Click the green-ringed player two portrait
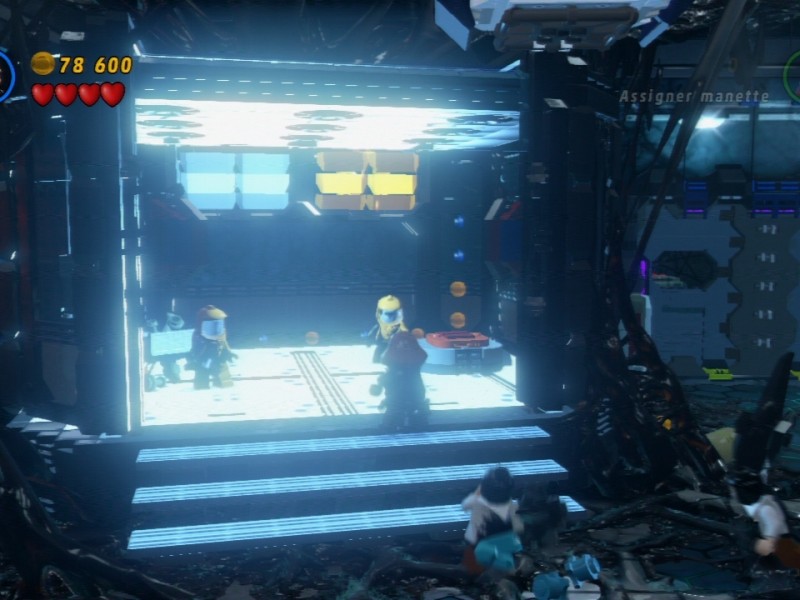800x600 pixels. click(x=793, y=76)
